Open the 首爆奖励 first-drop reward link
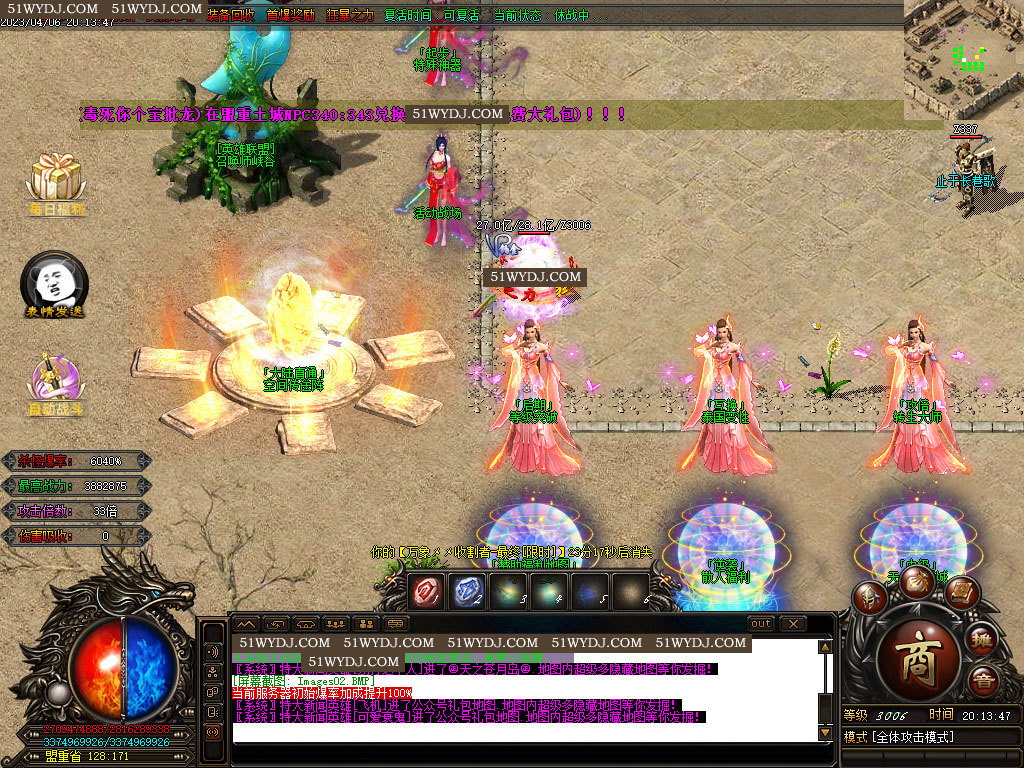The height and width of the screenshot is (768, 1024). click(x=290, y=16)
